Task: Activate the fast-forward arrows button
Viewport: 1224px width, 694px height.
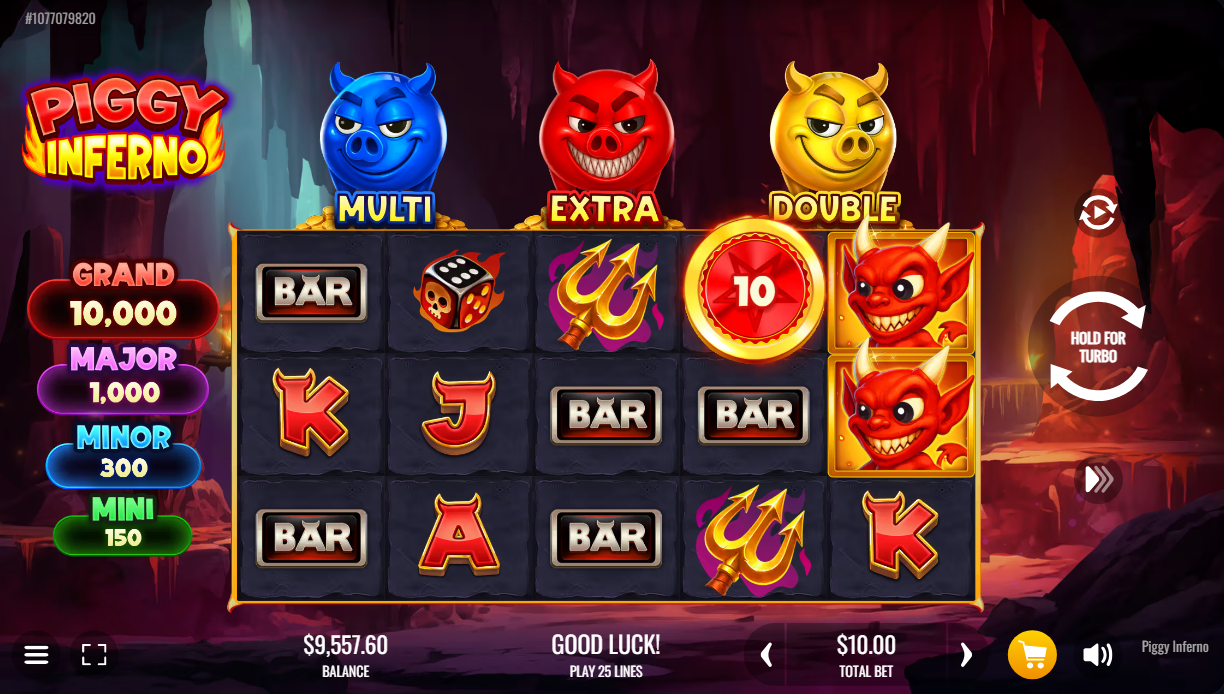Action: 1098,480
